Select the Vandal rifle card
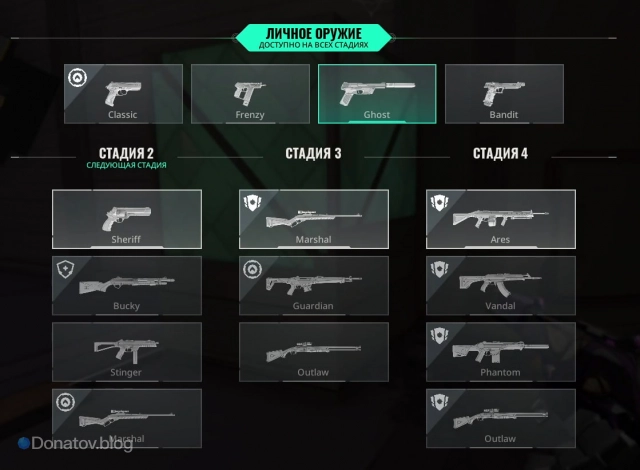The width and height of the screenshot is (640, 470). 501,285
